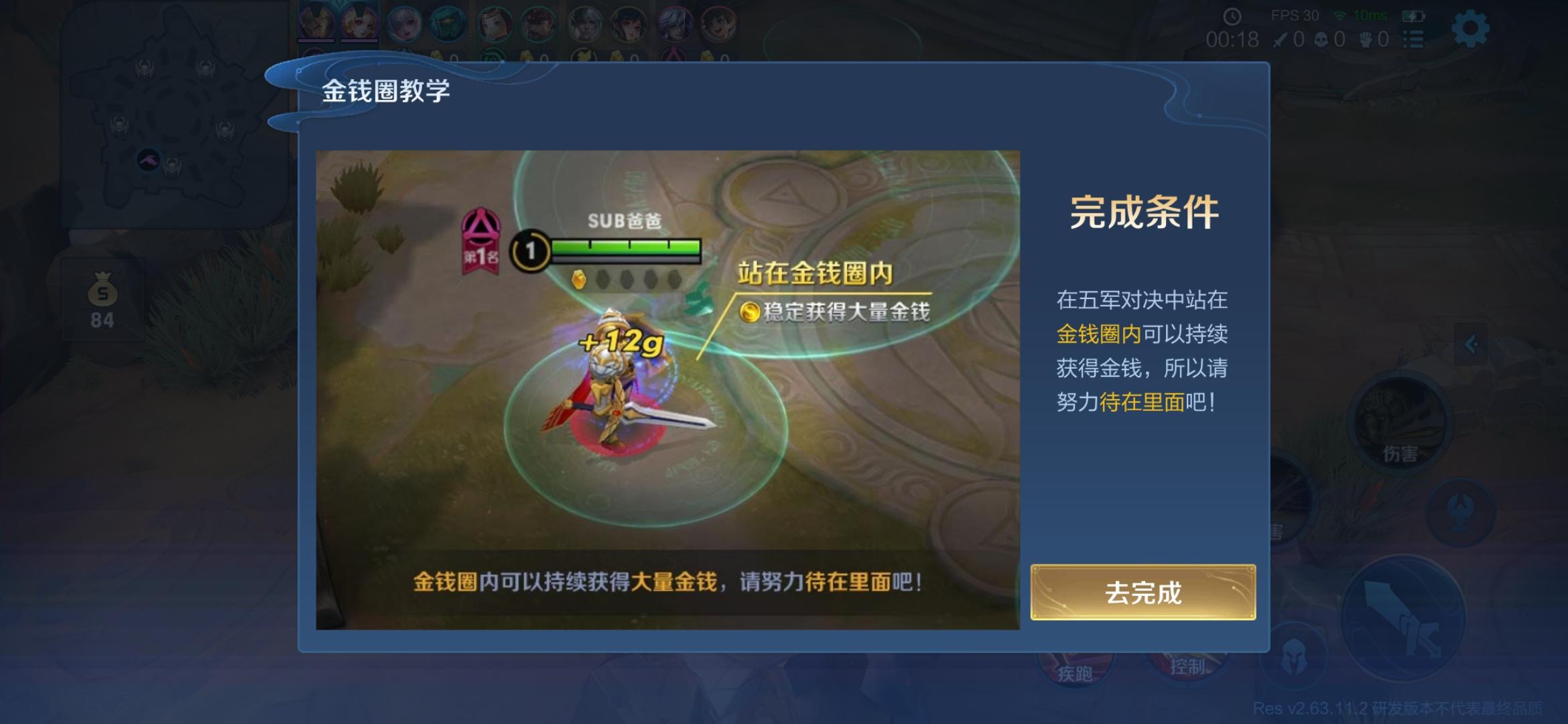
Task: Open the scoreboard list icon near settings
Action: [x=1414, y=38]
